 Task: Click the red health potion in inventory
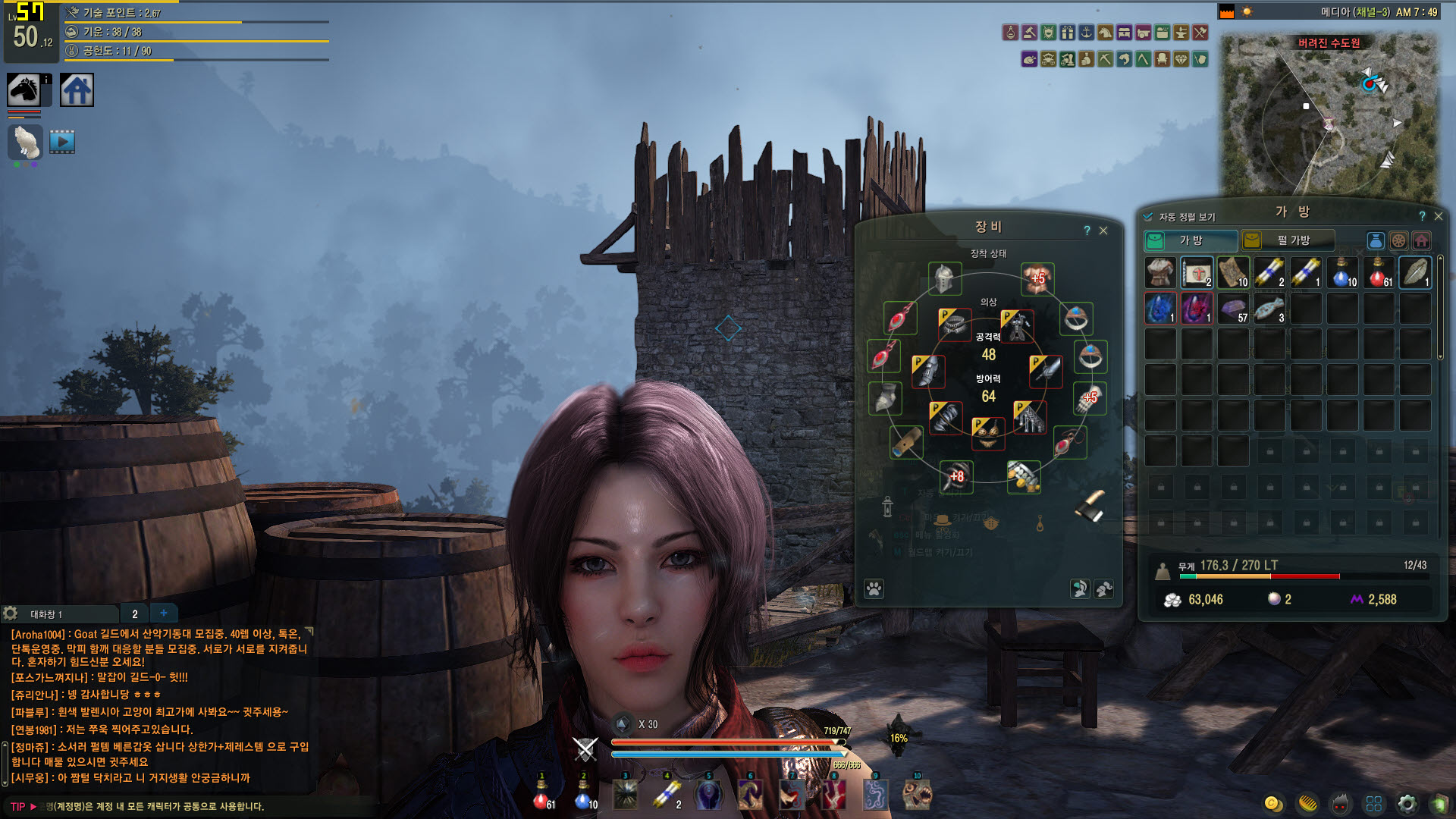click(1378, 273)
